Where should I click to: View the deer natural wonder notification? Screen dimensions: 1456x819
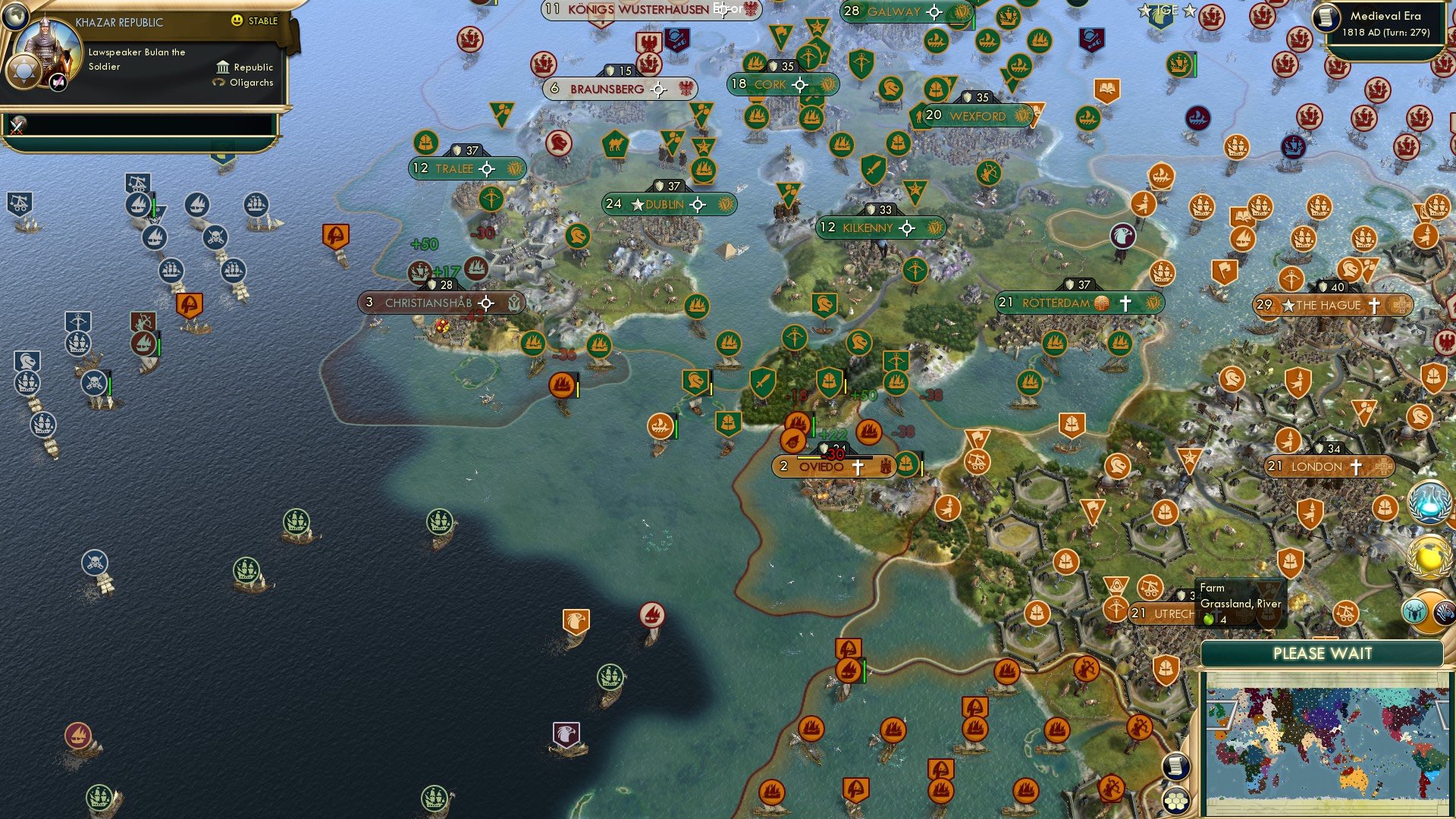(x=1416, y=611)
